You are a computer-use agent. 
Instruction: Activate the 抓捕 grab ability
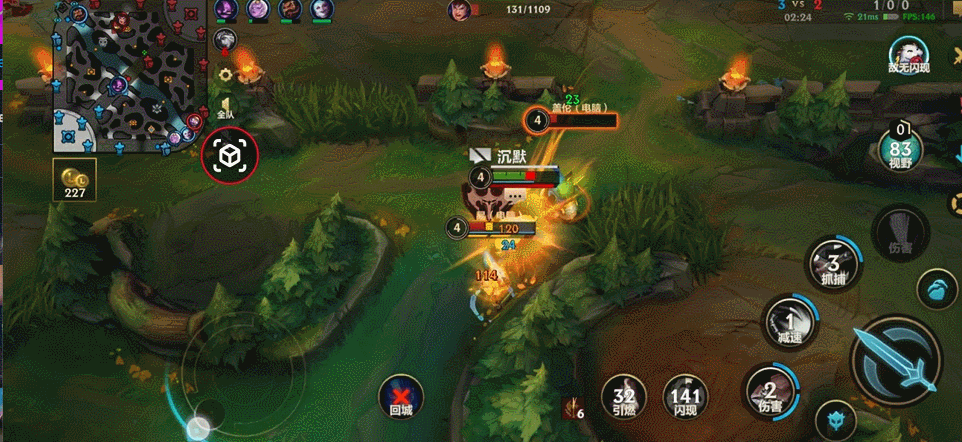[834, 265]
